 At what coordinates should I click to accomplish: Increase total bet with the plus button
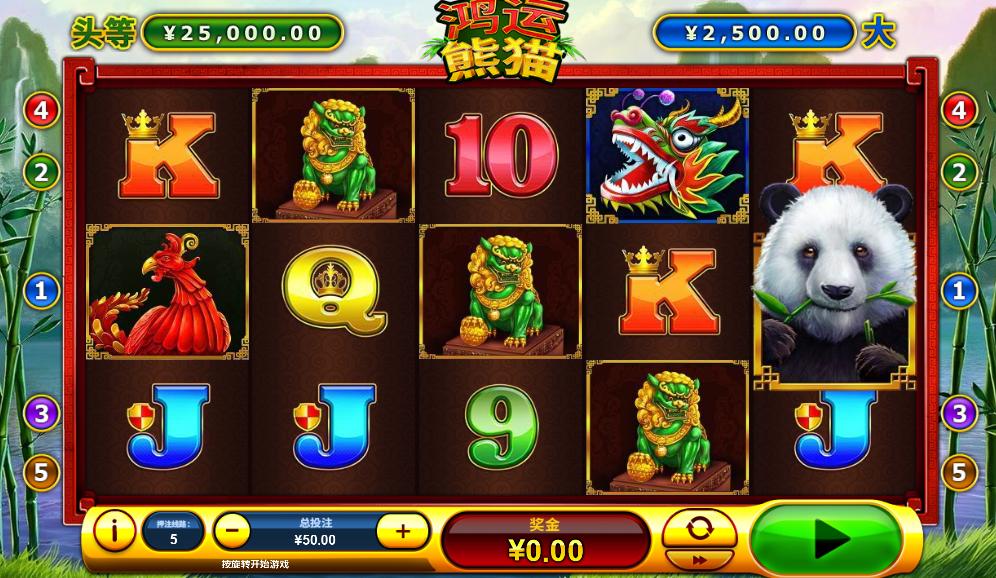point(403,530)
